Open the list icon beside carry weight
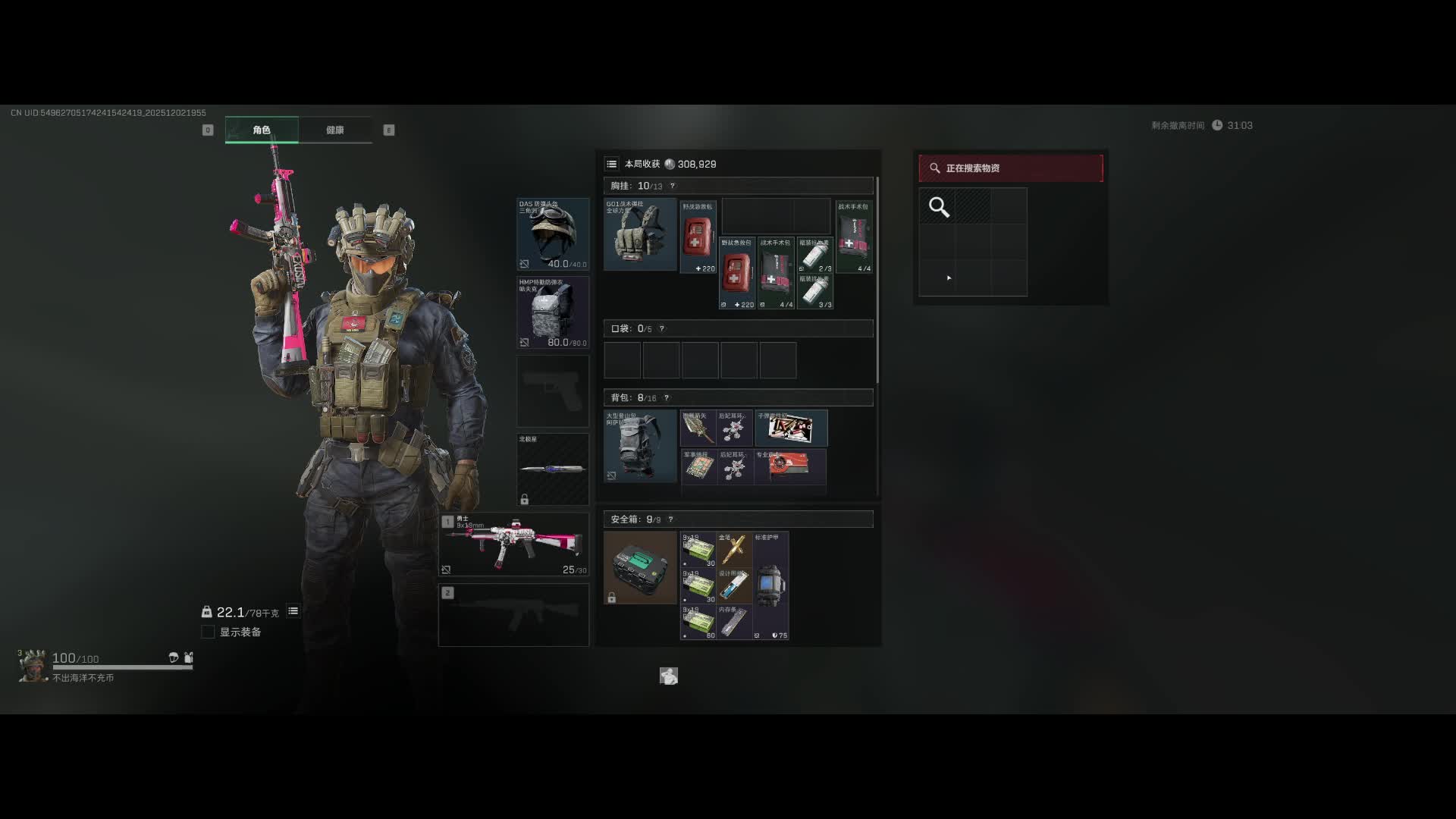This screenshot has width=1456, height=819. tap(293, 611)
